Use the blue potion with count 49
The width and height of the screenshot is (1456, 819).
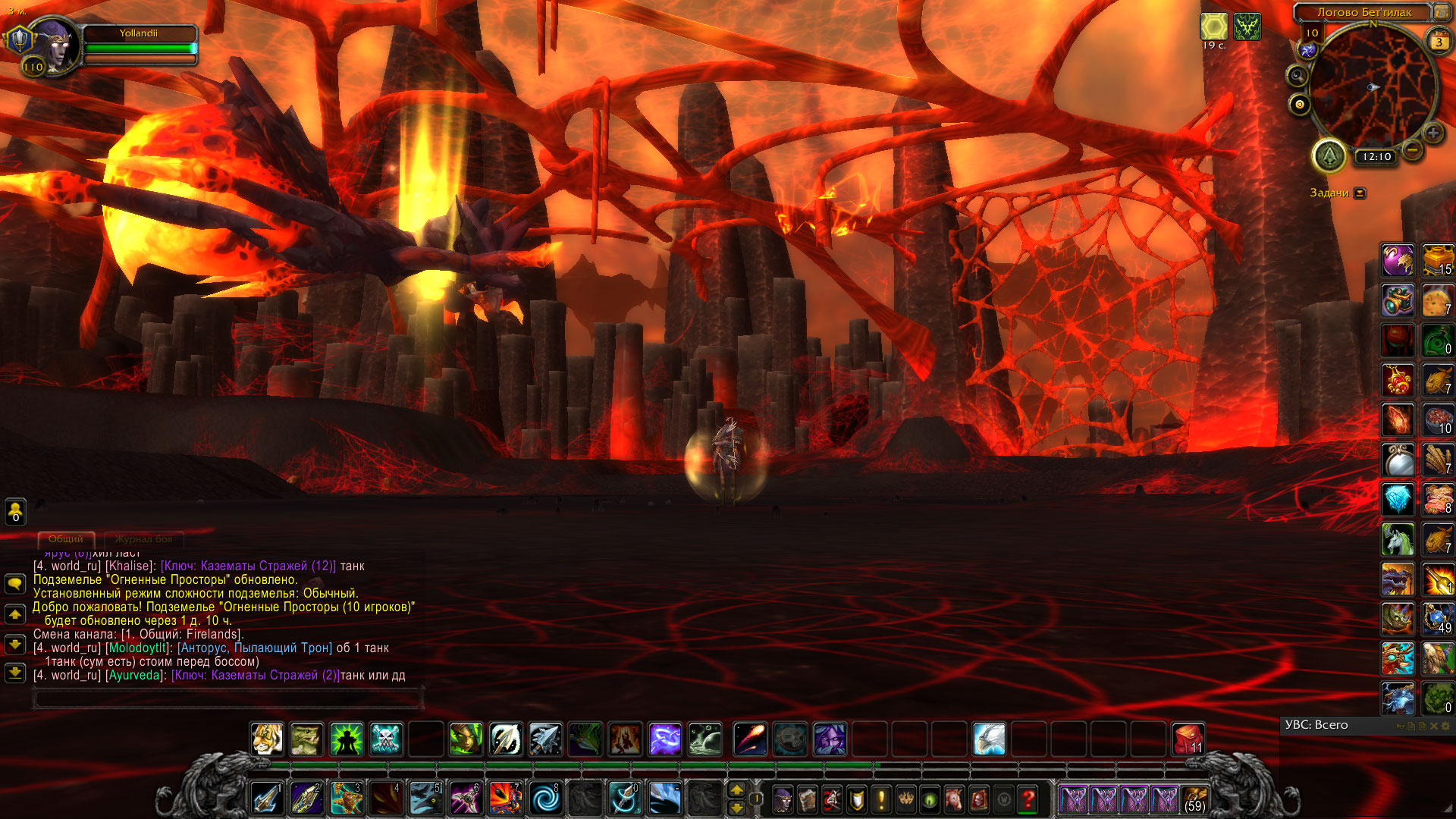click(x=1437, y=619)
